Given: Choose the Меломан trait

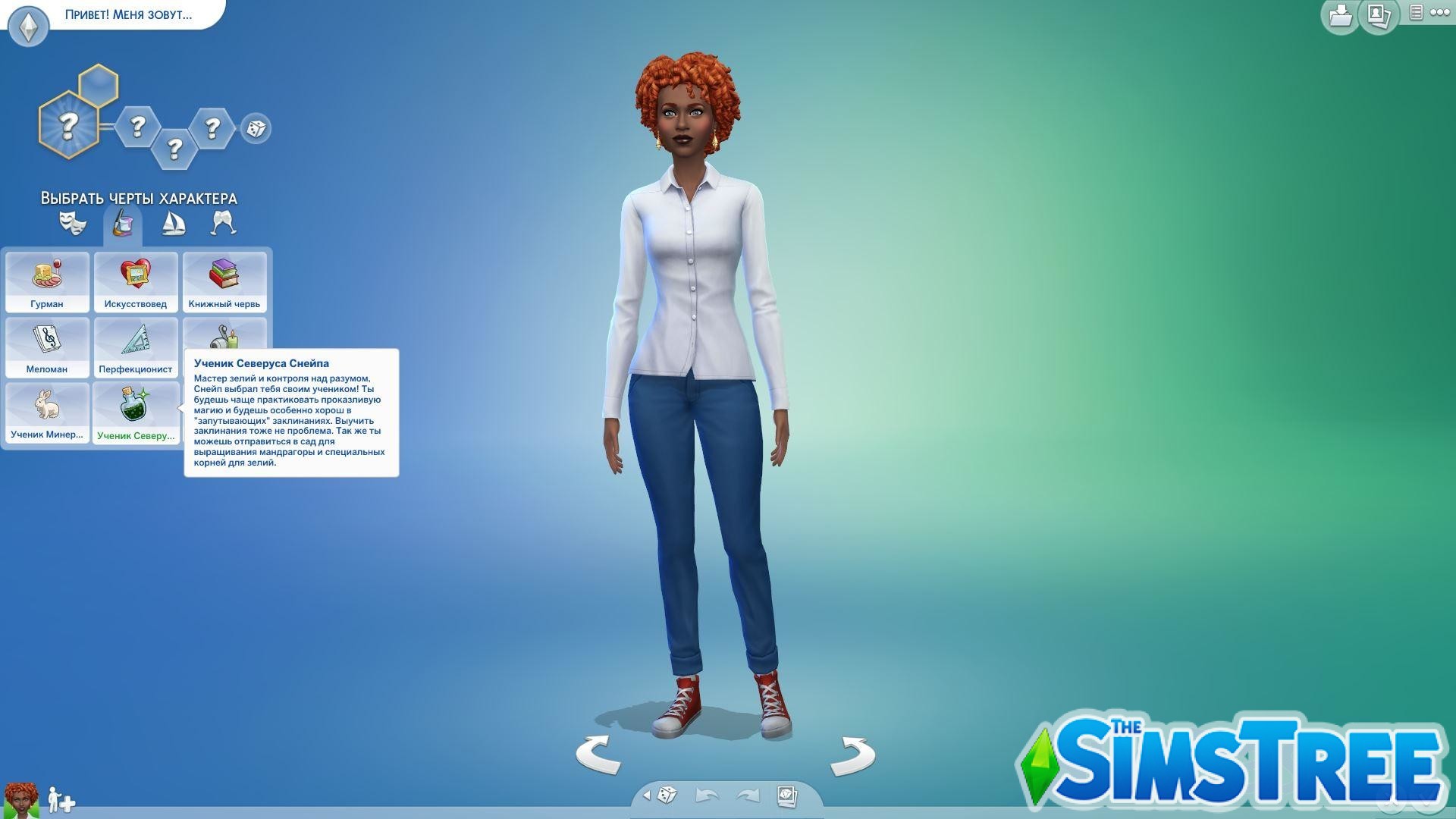Looking at the screenshot, I should click(47, 347).
